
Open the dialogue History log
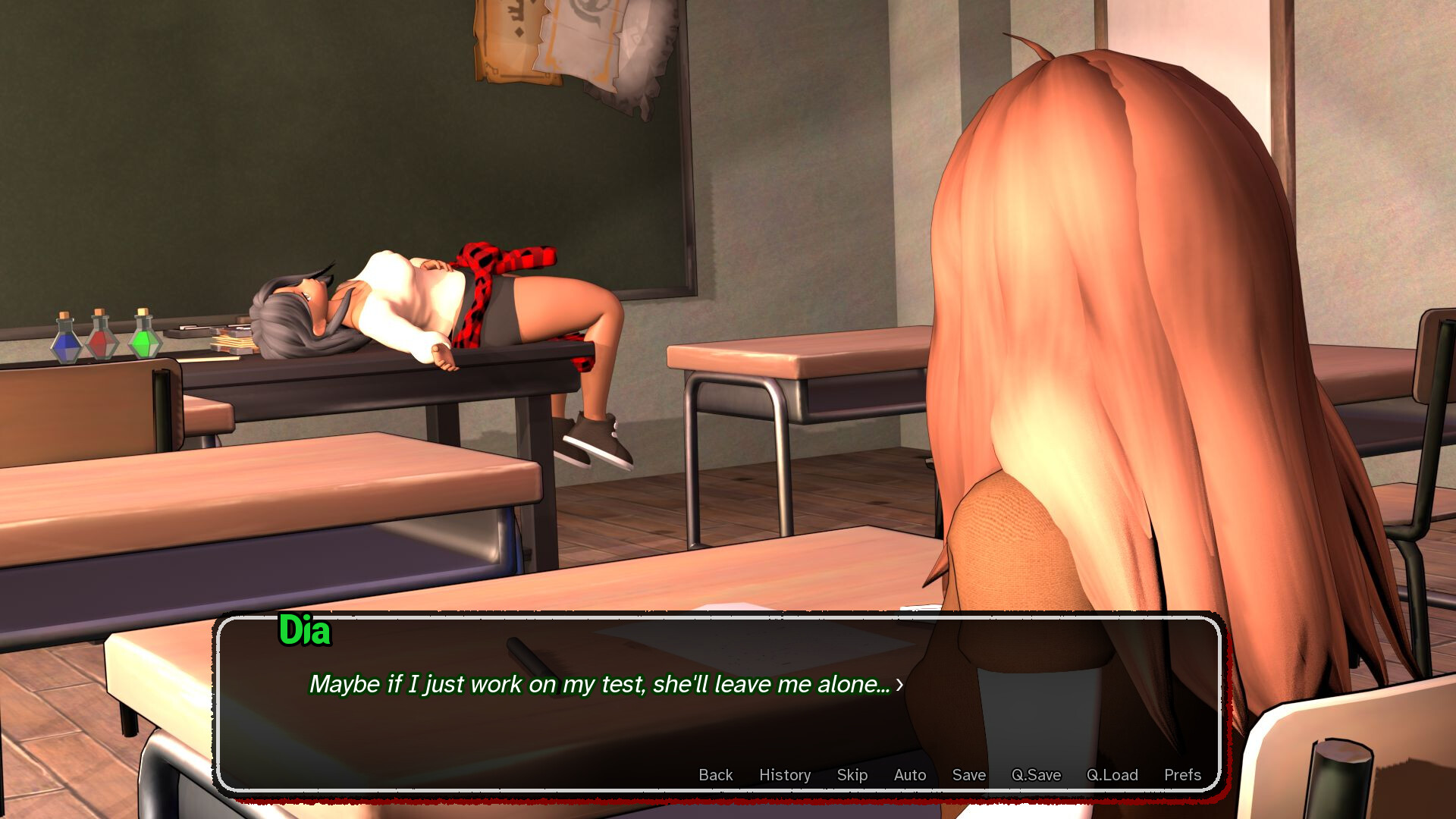click(x=785, y=775)
